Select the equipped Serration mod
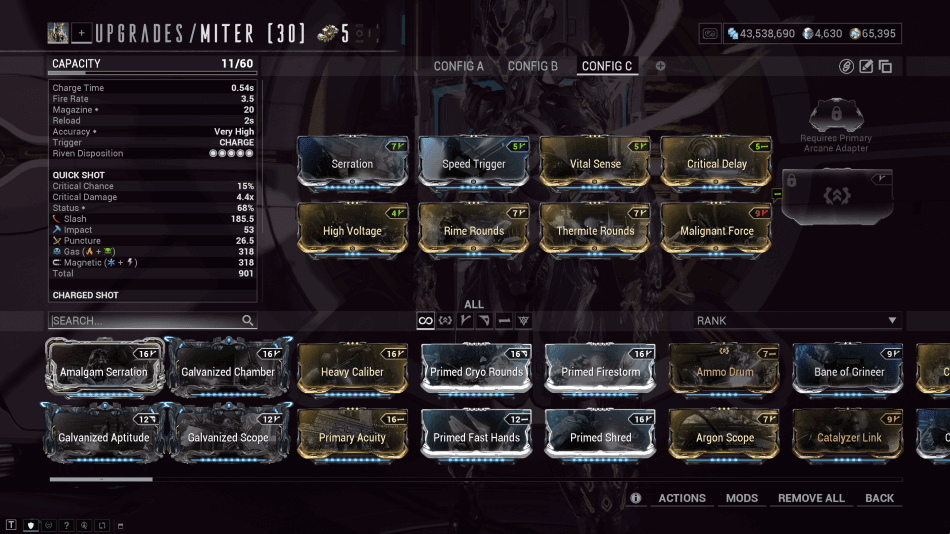The width and height of the screenshot is (950, 534). 352,163
